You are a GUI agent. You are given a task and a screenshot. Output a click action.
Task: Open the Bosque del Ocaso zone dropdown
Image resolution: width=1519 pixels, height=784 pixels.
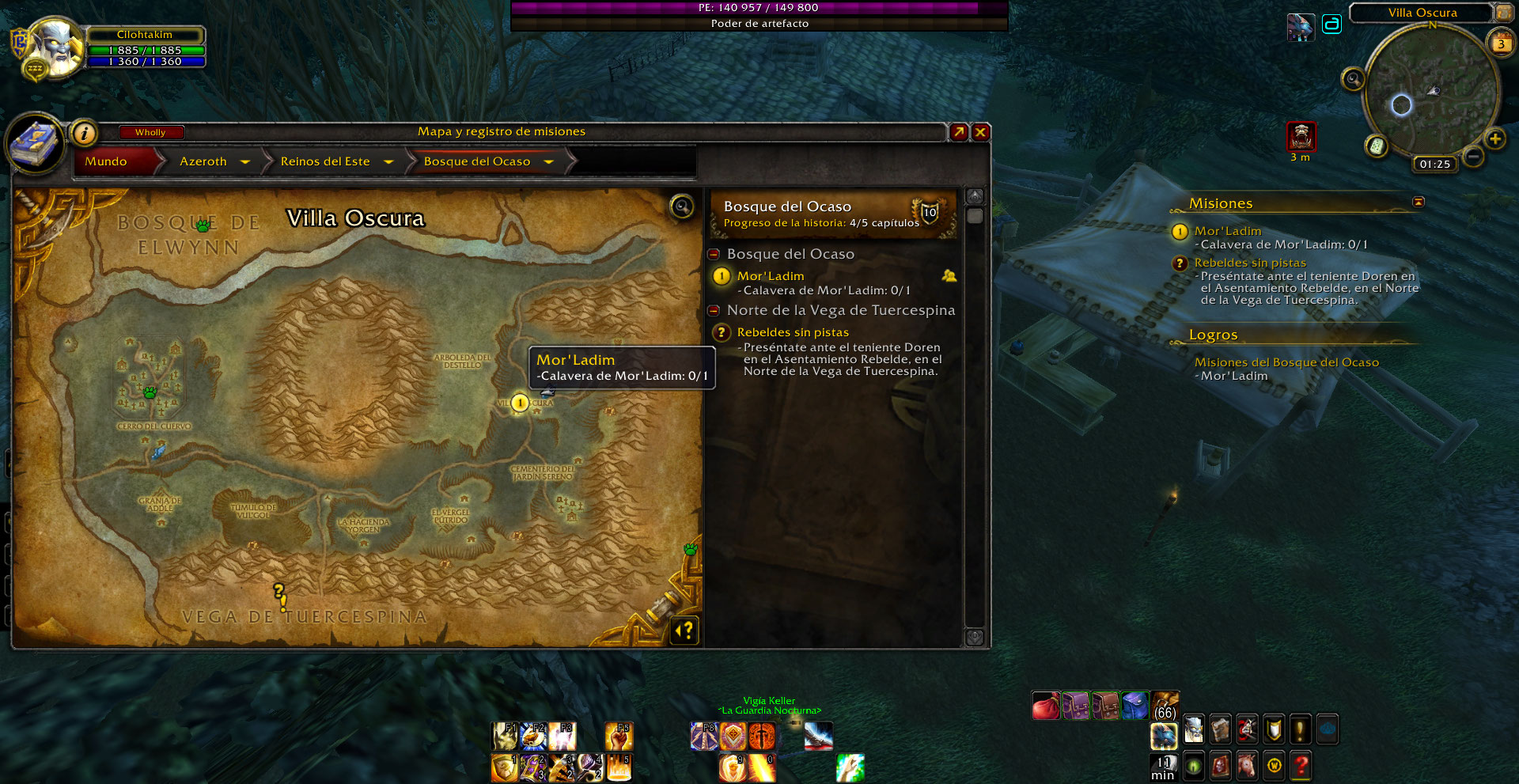[x=549, y=161]
